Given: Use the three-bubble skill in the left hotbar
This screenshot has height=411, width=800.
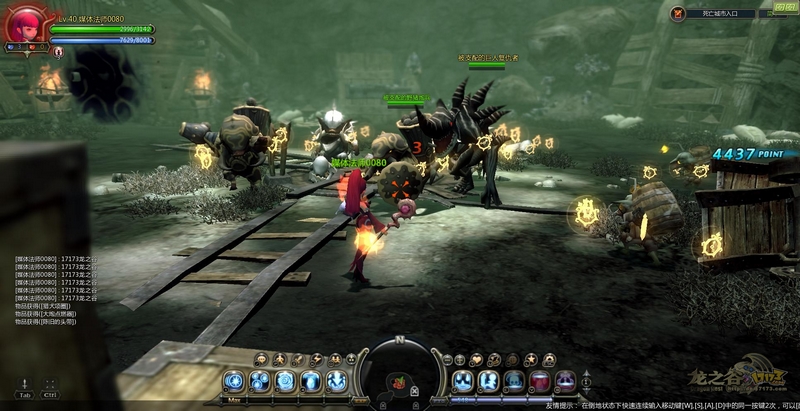Looking at the screenshot, I should tap(260, 380).
